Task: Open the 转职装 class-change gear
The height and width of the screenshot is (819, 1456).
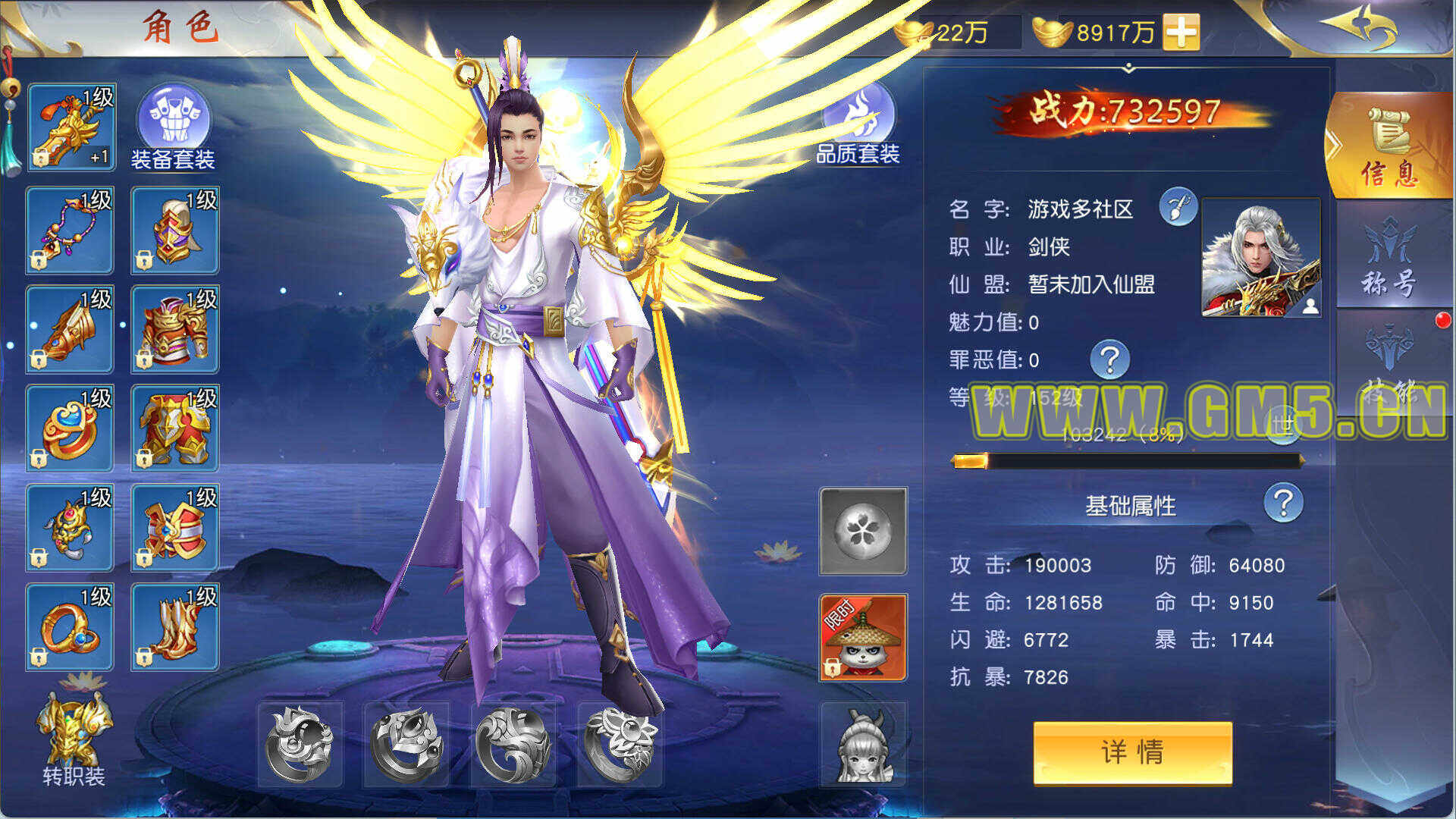Action: click(74, 738)
